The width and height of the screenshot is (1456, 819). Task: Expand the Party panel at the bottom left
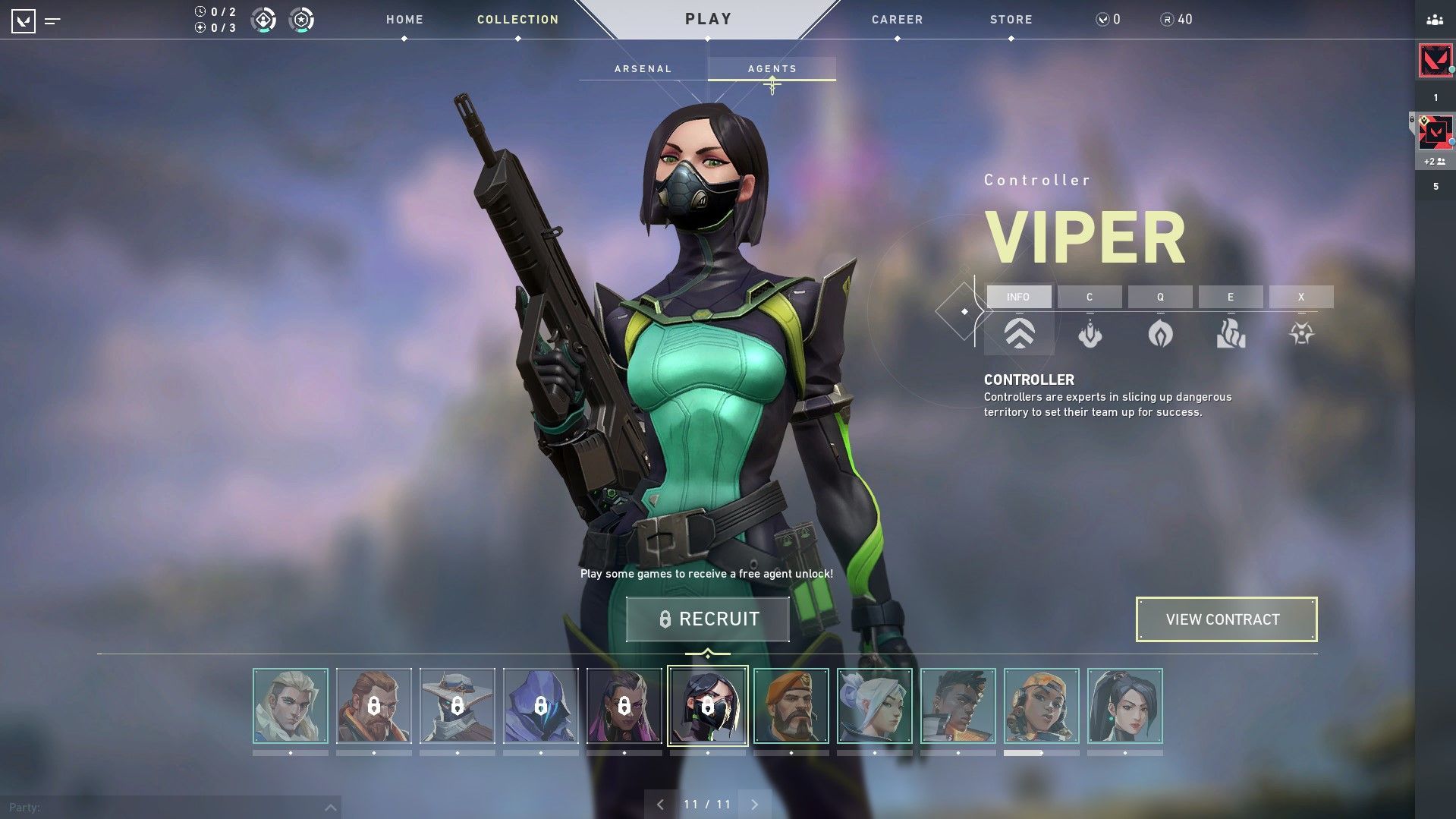tap(329, 806)
